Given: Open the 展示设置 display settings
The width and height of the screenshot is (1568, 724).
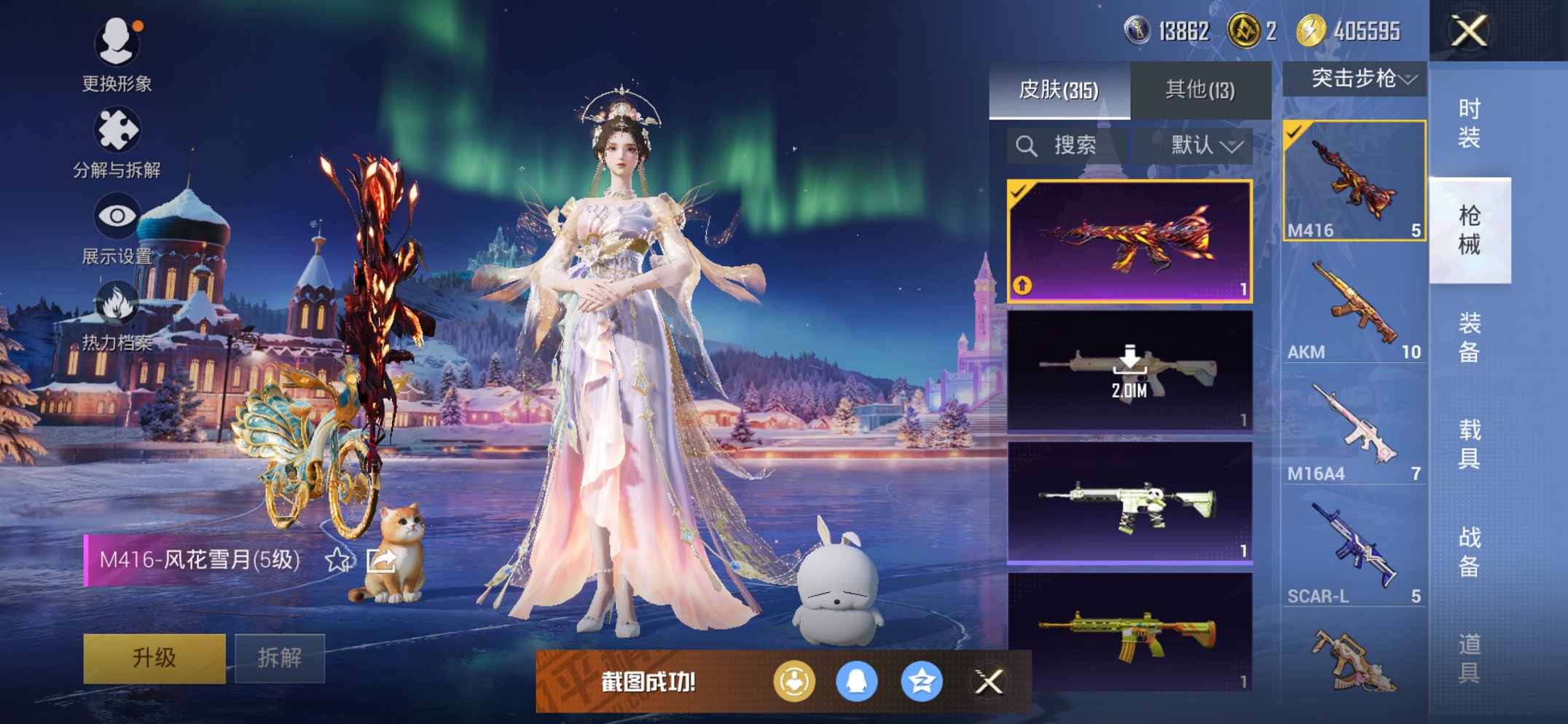Looking at the screenshot, I should (x=119, y=215).
